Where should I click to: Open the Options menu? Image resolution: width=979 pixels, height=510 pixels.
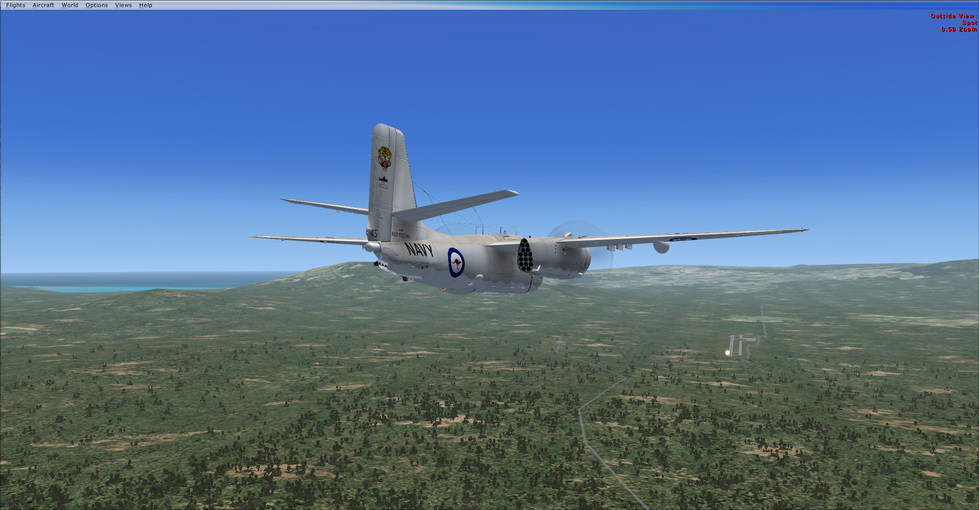(x=96, y=5)
